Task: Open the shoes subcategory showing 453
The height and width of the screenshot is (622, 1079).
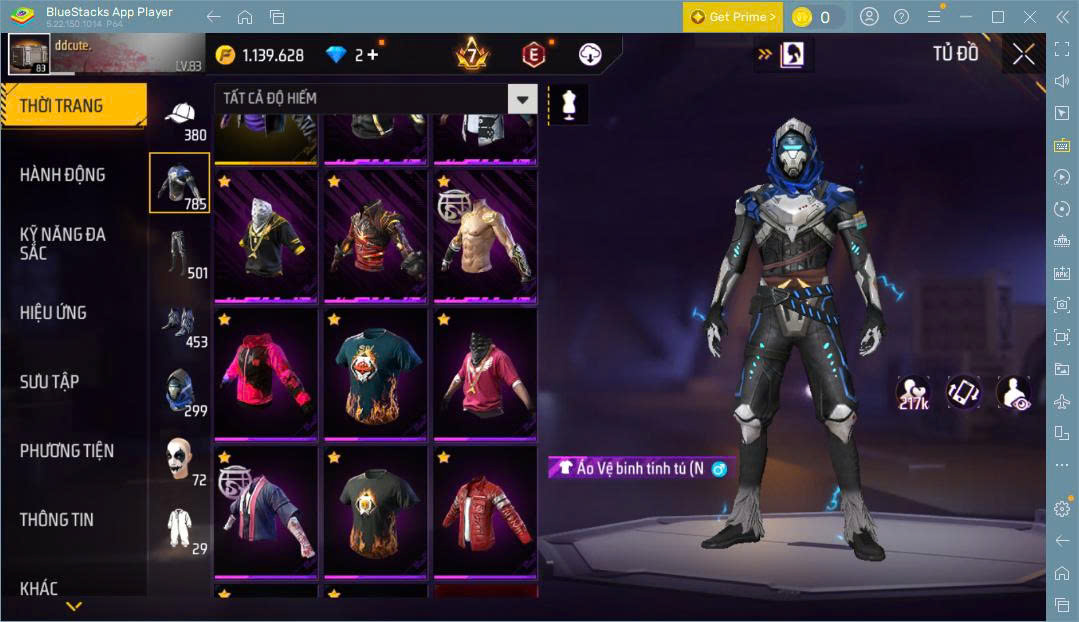Action: pos(180,325)
